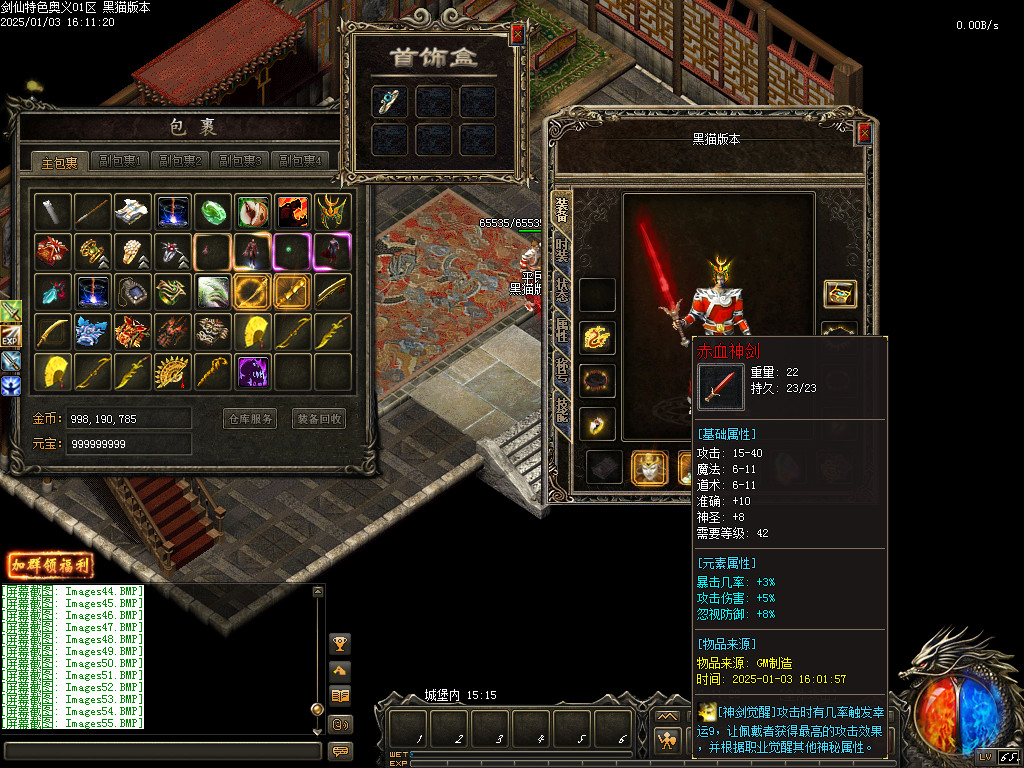Click the 装备回收 equipment recycle button
This screenshot has width=1024, height=768.
click(319, 419)
